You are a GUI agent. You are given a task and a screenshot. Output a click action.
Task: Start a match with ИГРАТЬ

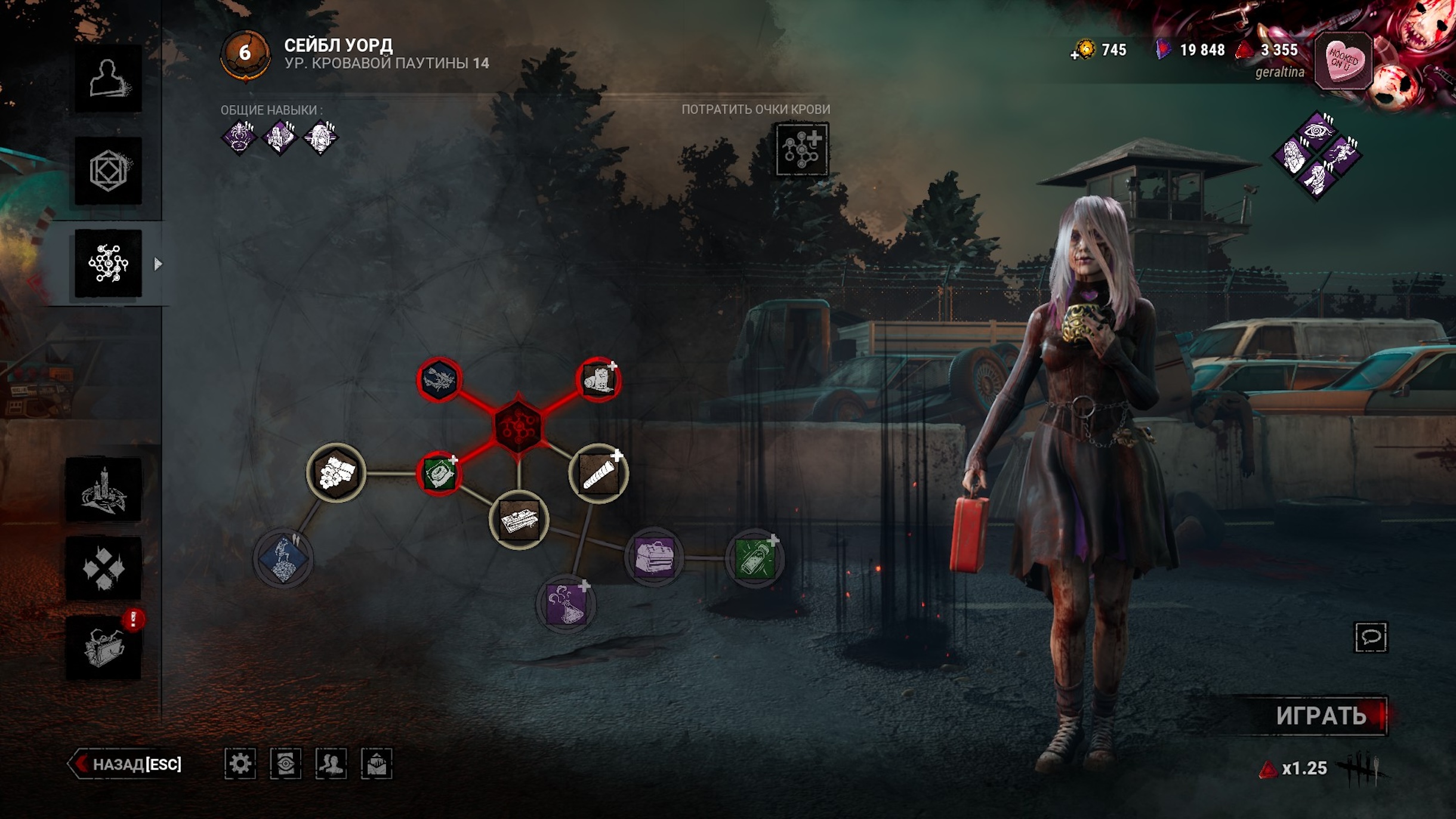tap(1321, 716)
